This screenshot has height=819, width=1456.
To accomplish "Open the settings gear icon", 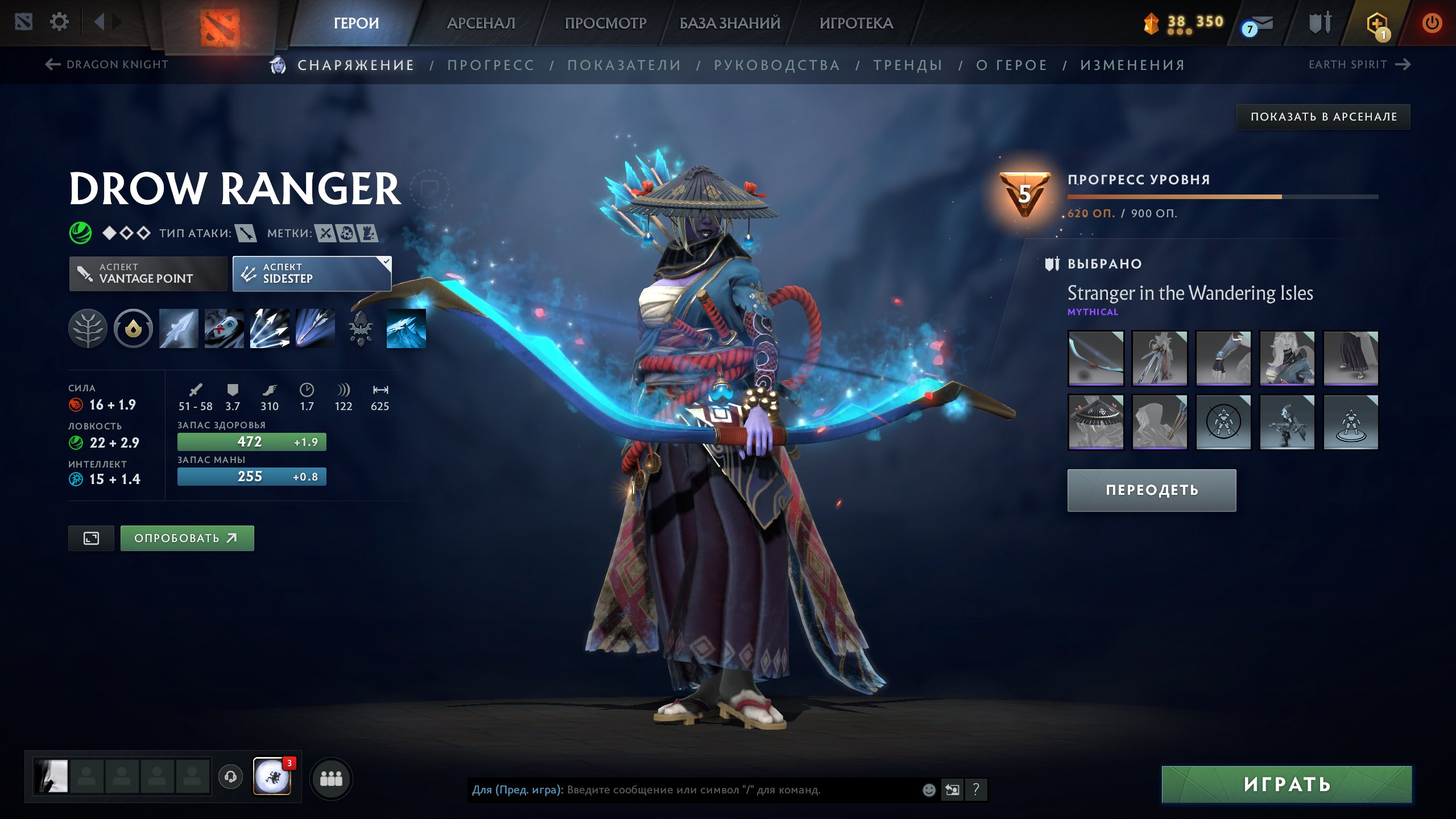I will 59,22.
